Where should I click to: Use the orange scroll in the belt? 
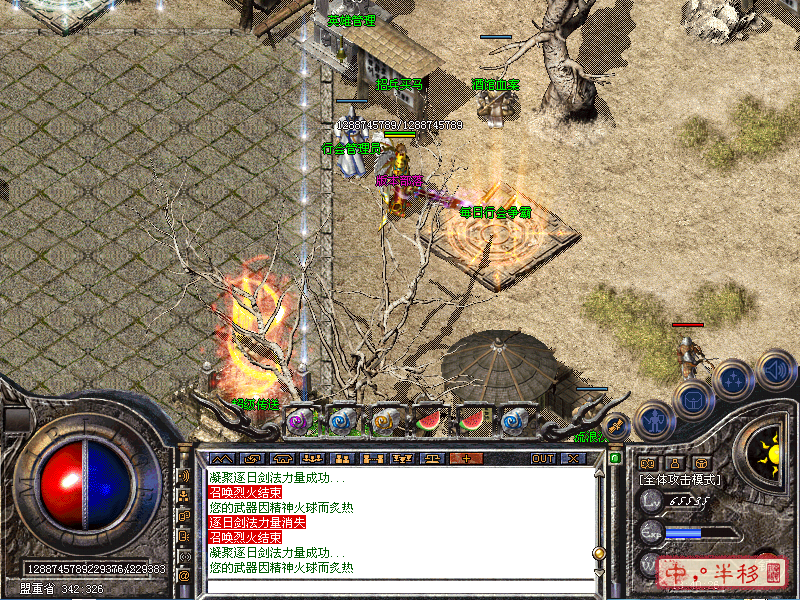[x=385, y=421]
